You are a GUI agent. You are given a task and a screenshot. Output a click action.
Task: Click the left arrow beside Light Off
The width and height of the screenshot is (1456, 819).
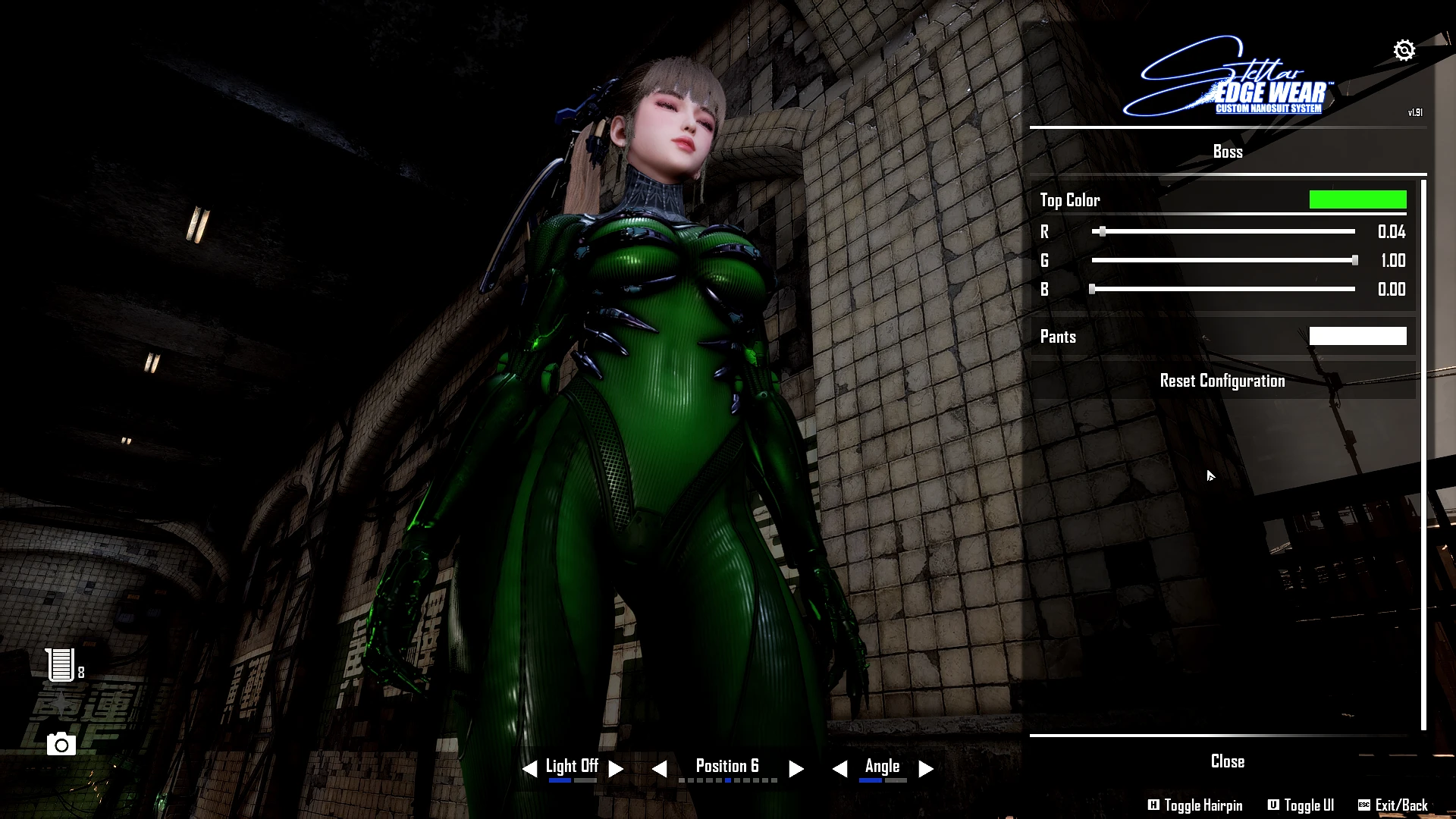click(530, 769)
